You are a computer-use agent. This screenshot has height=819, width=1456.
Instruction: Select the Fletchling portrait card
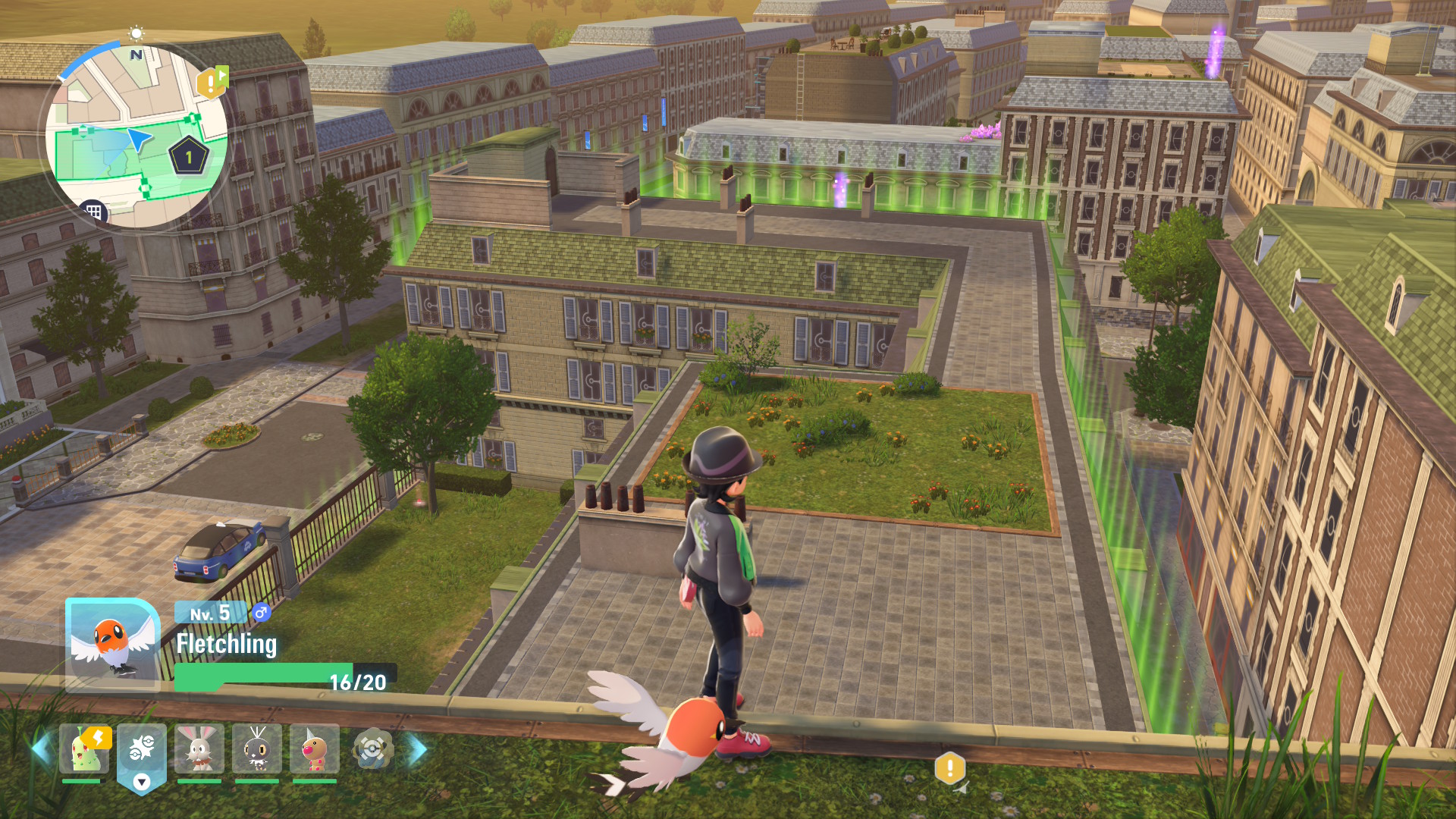click(x=112, y=645)
